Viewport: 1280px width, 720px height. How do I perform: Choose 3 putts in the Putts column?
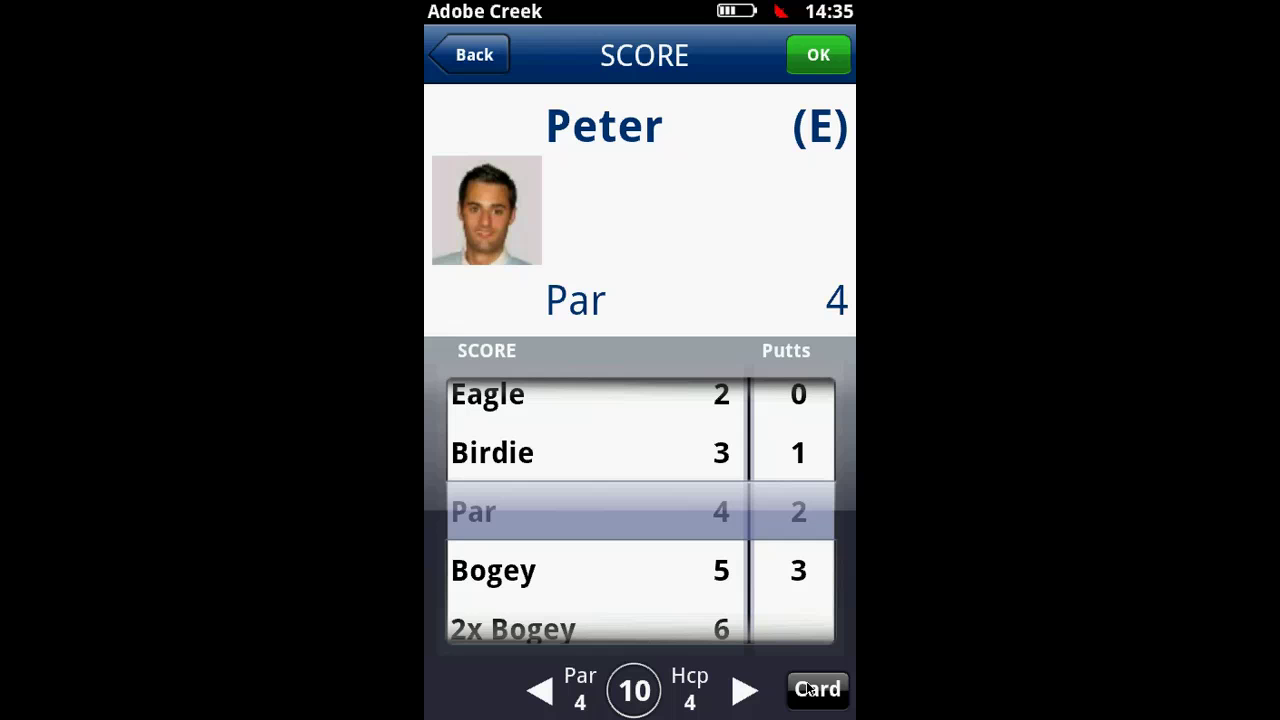[x=797, y=570]
